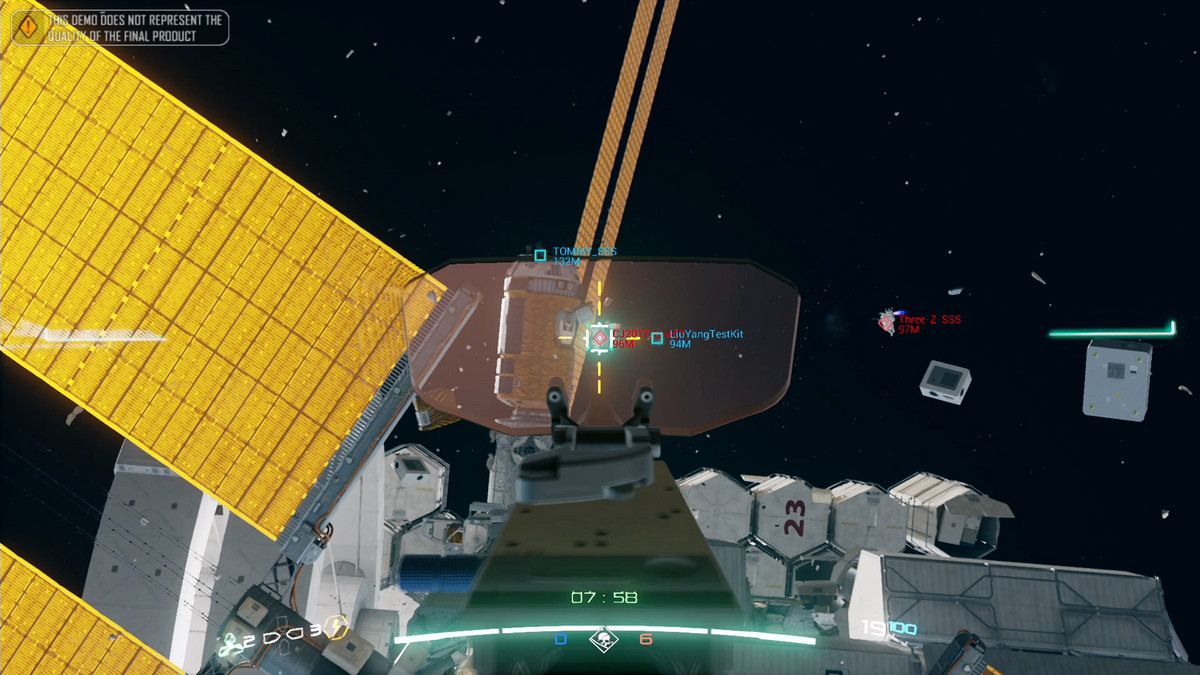The height and width of the screenshot is (675, 1200).
Task: Target the enemy marker Three-Z-SSS
Action: pos(886,321)
